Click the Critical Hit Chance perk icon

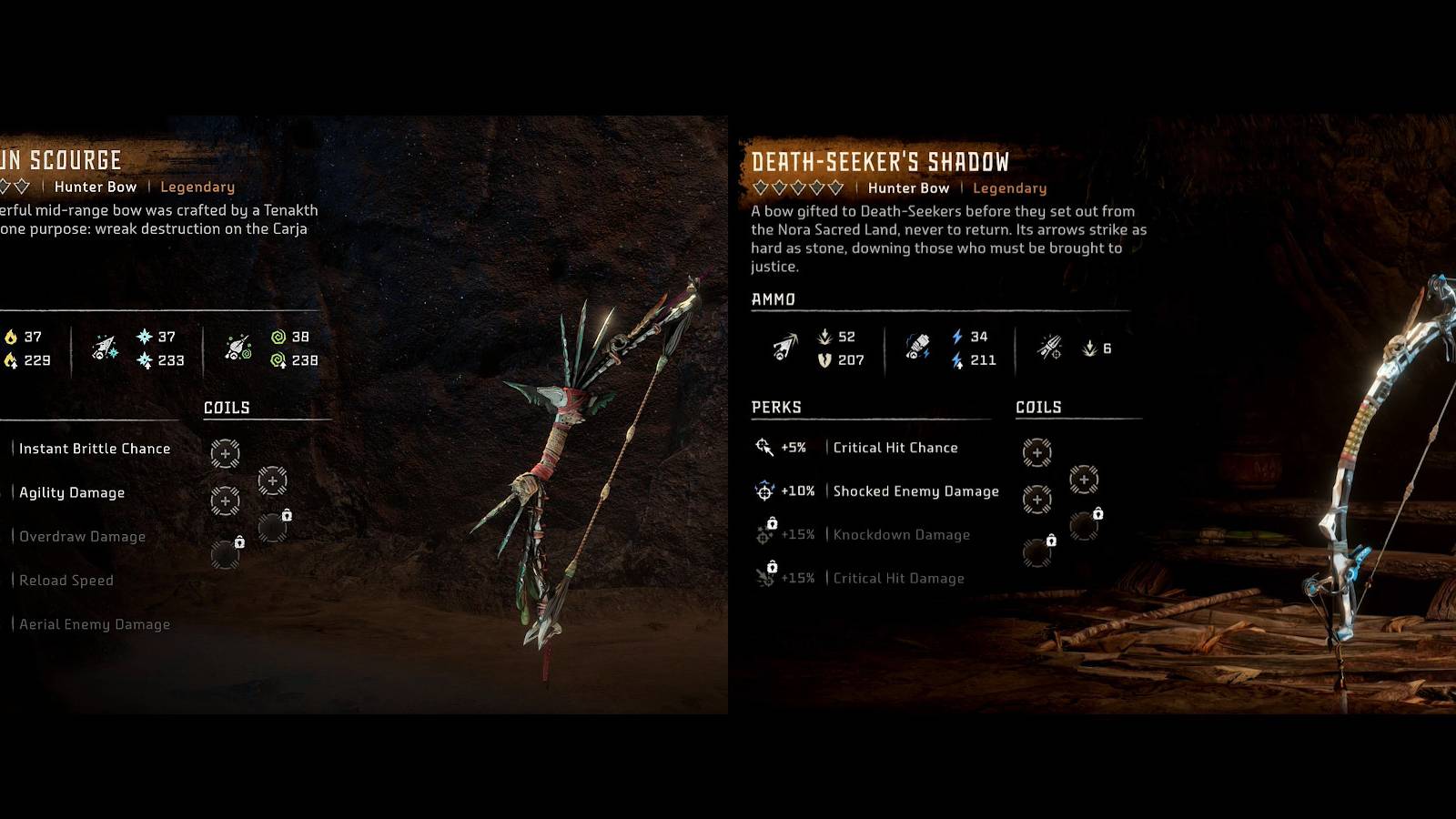click(x=765, y=446)
